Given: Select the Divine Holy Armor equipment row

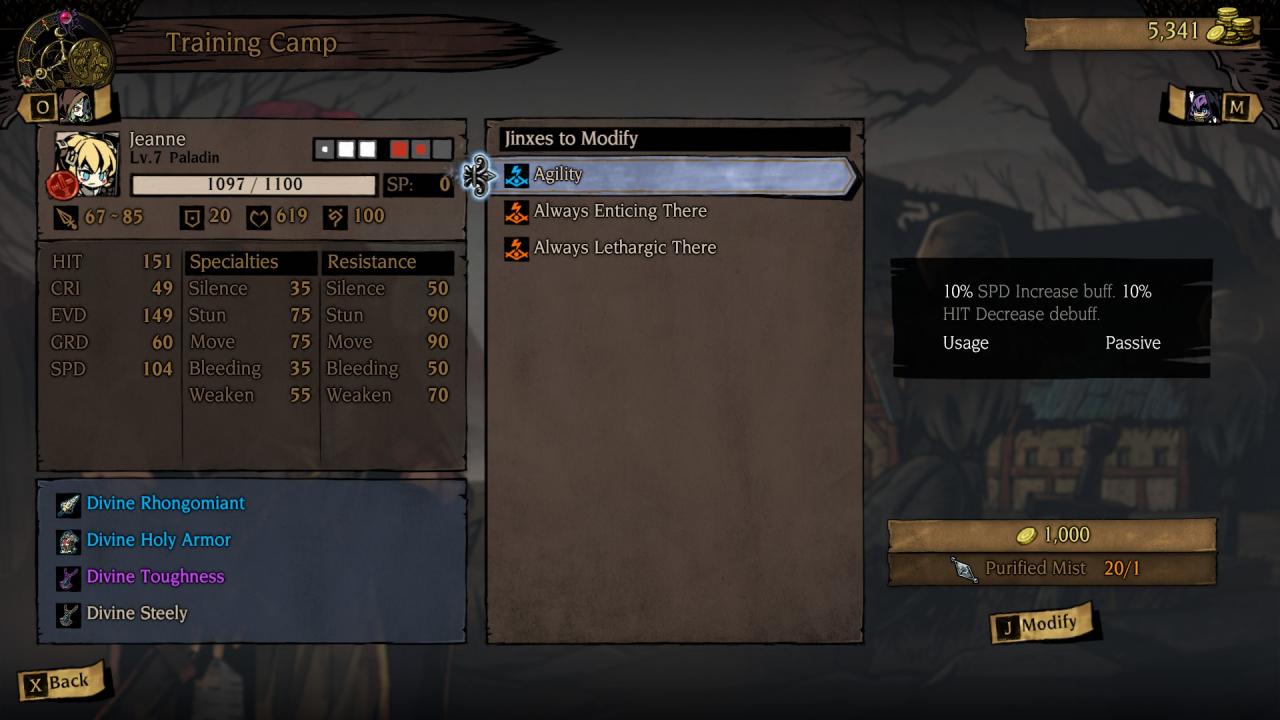Looking at the screenshot, I should (158, 540).
